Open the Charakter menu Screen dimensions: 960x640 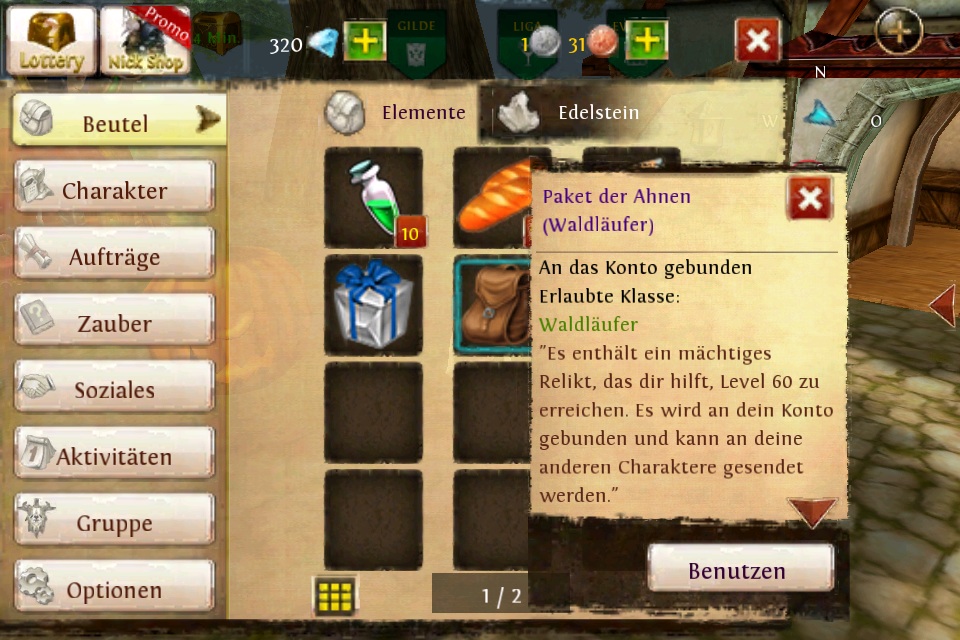pyautogui.click(x=114, y=190)
